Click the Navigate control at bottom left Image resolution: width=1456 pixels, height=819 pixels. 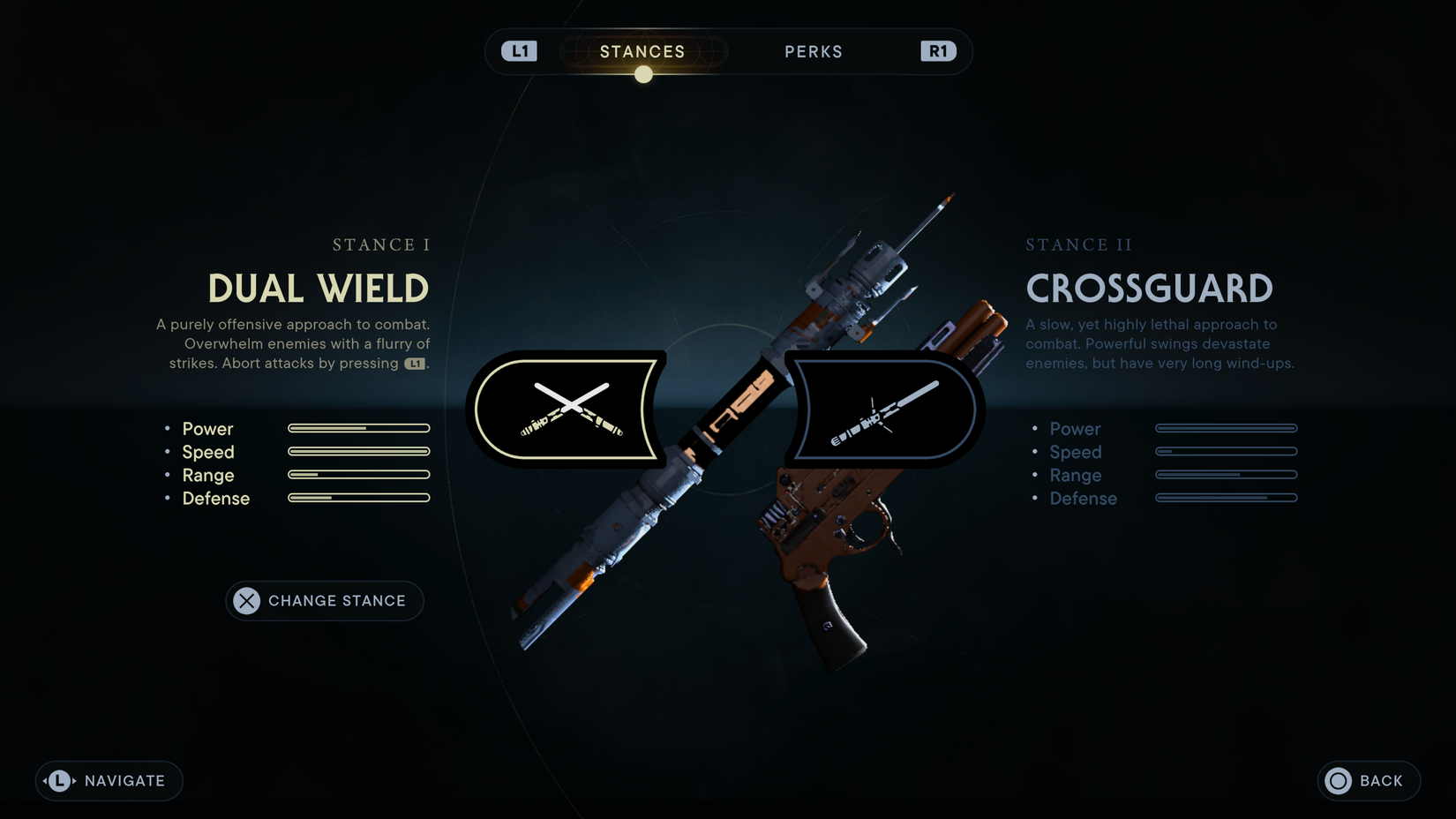108,780
